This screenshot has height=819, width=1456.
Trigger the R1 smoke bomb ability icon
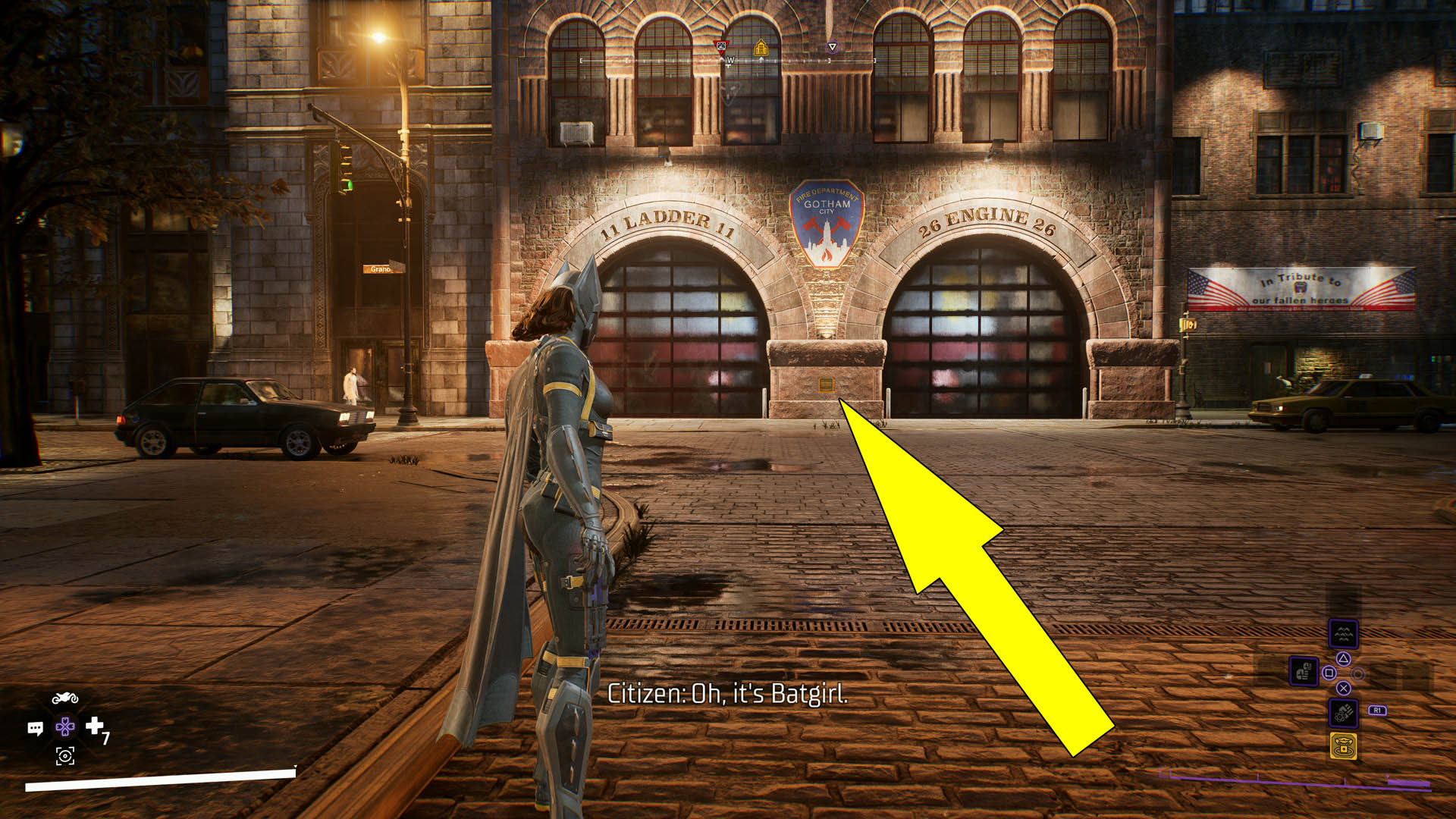click(x=1343, y=713)
